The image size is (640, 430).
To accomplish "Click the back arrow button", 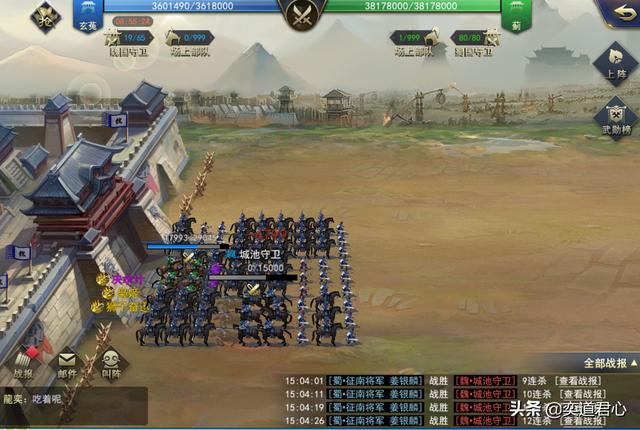I will (617, 13).
